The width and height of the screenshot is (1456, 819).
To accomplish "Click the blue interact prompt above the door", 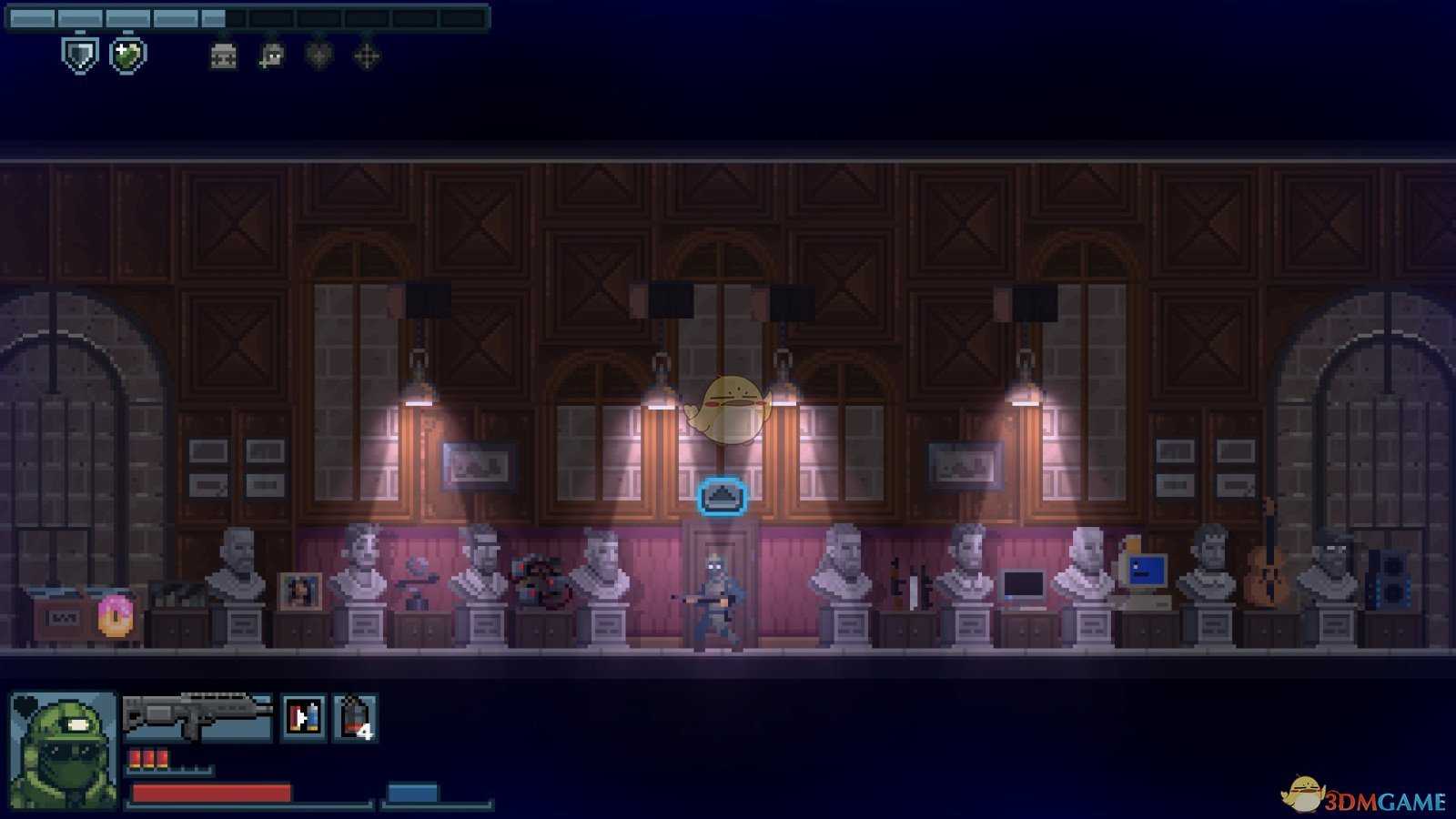I will [722, 497].
